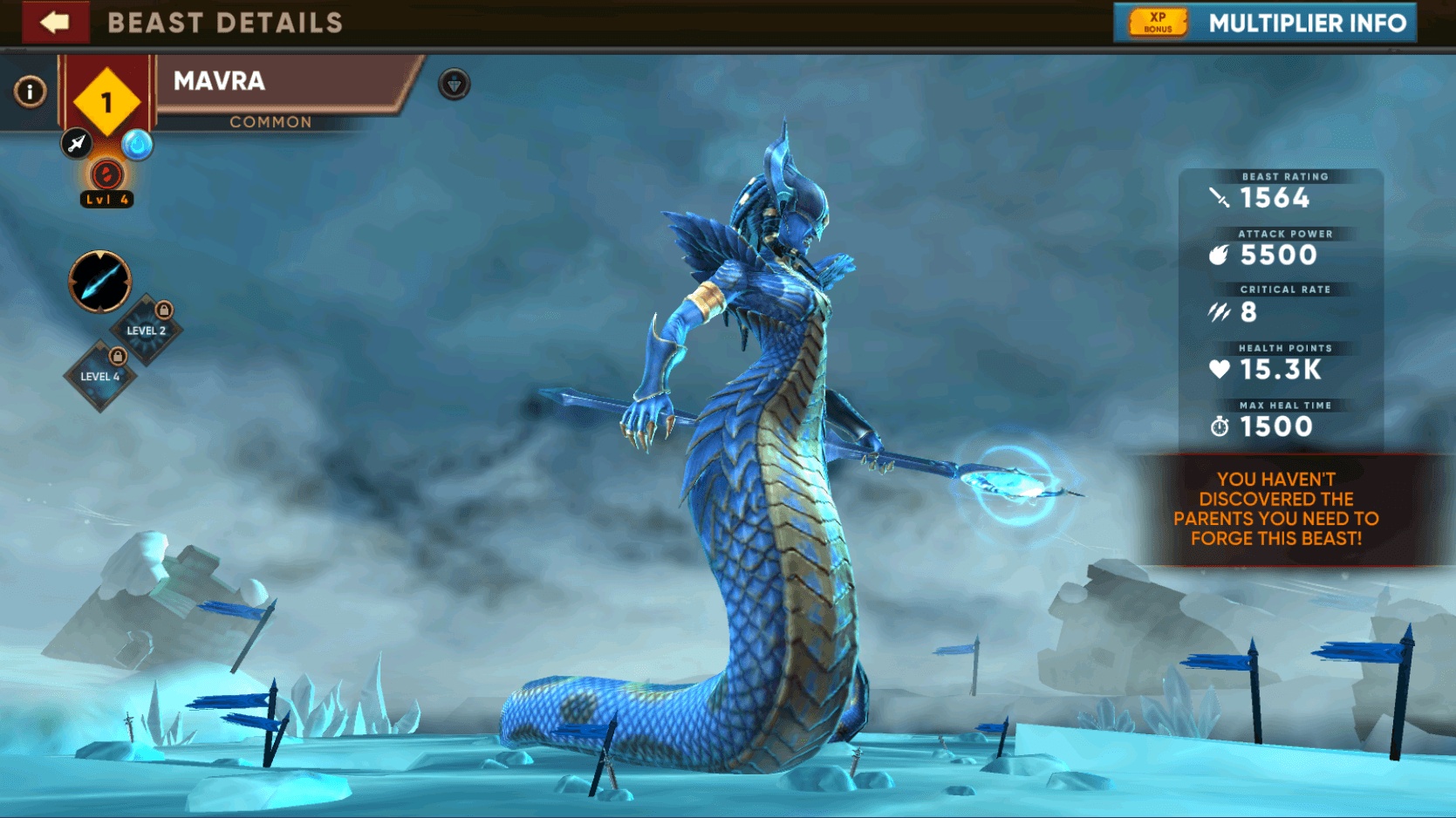The image size is (1456, 818).
Task: Click the Common rarity label
Action: (x=270, y=122)
